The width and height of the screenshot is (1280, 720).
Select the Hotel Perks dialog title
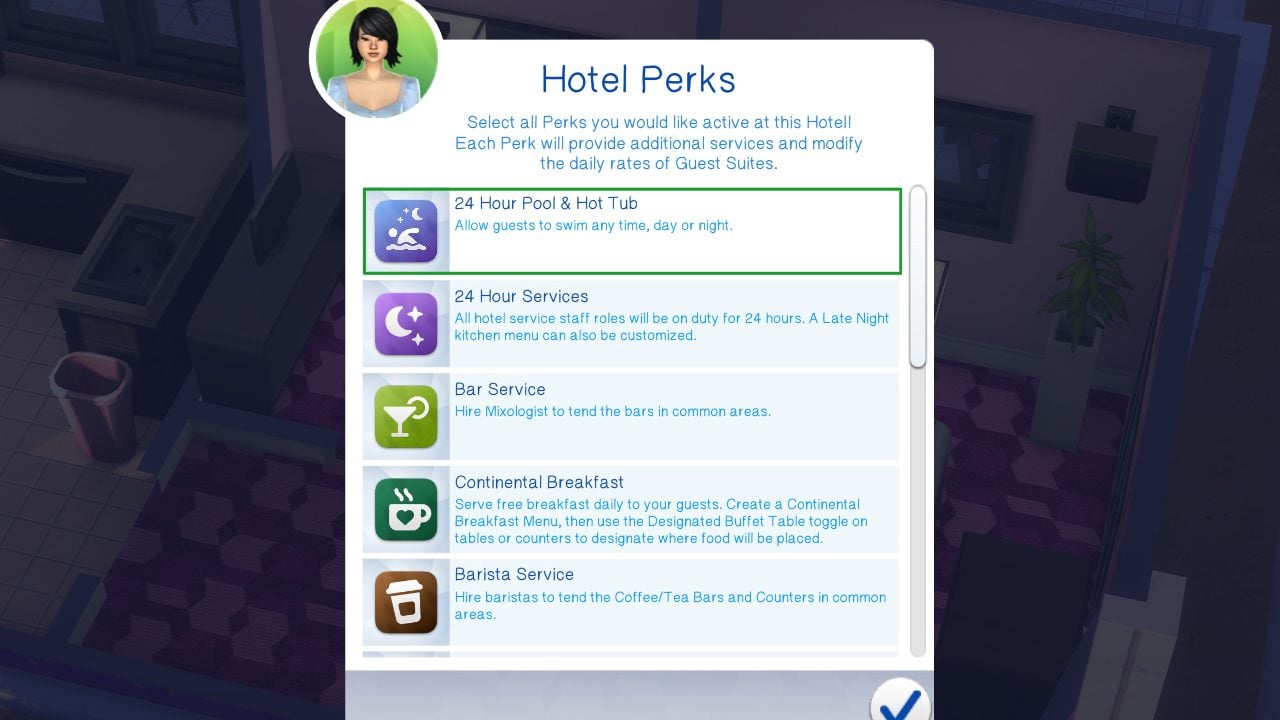pos(637,78)
